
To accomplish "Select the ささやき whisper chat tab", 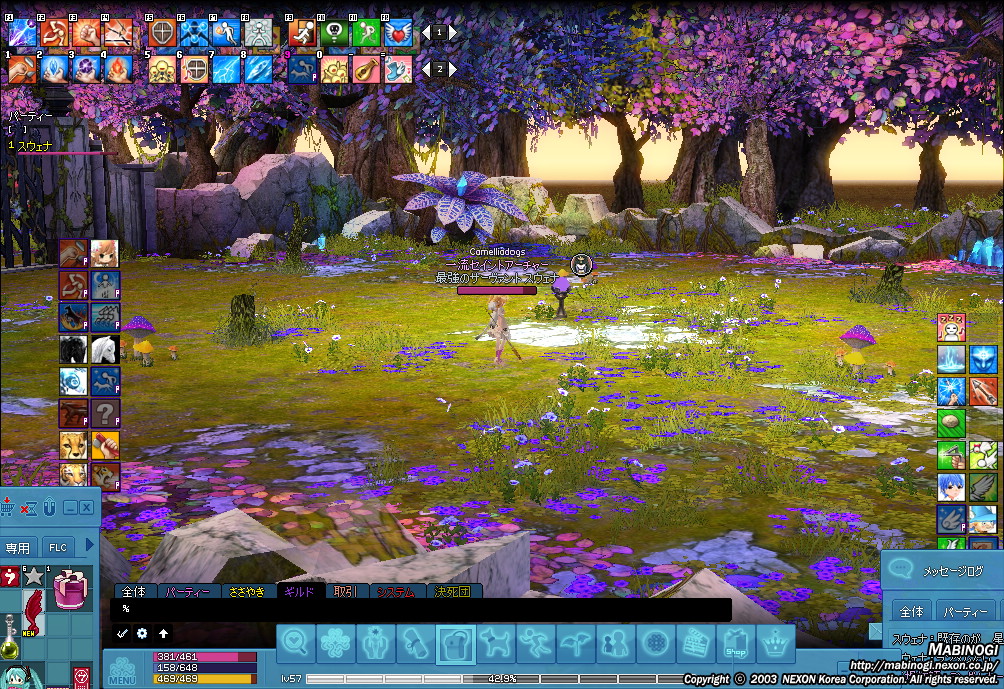I will point(246,592).
